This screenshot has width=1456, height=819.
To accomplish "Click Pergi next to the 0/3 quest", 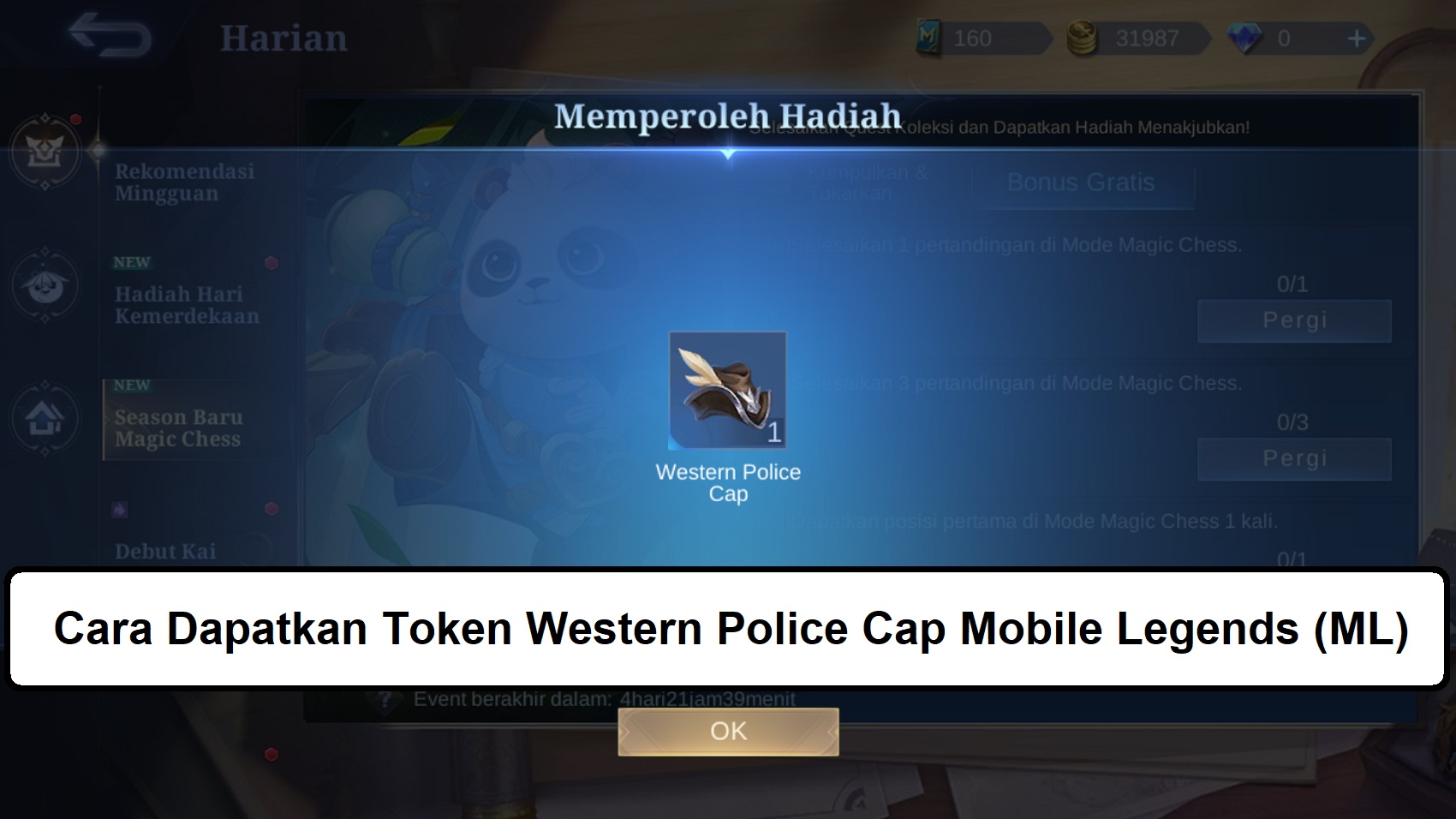I will coord(1294,457).
